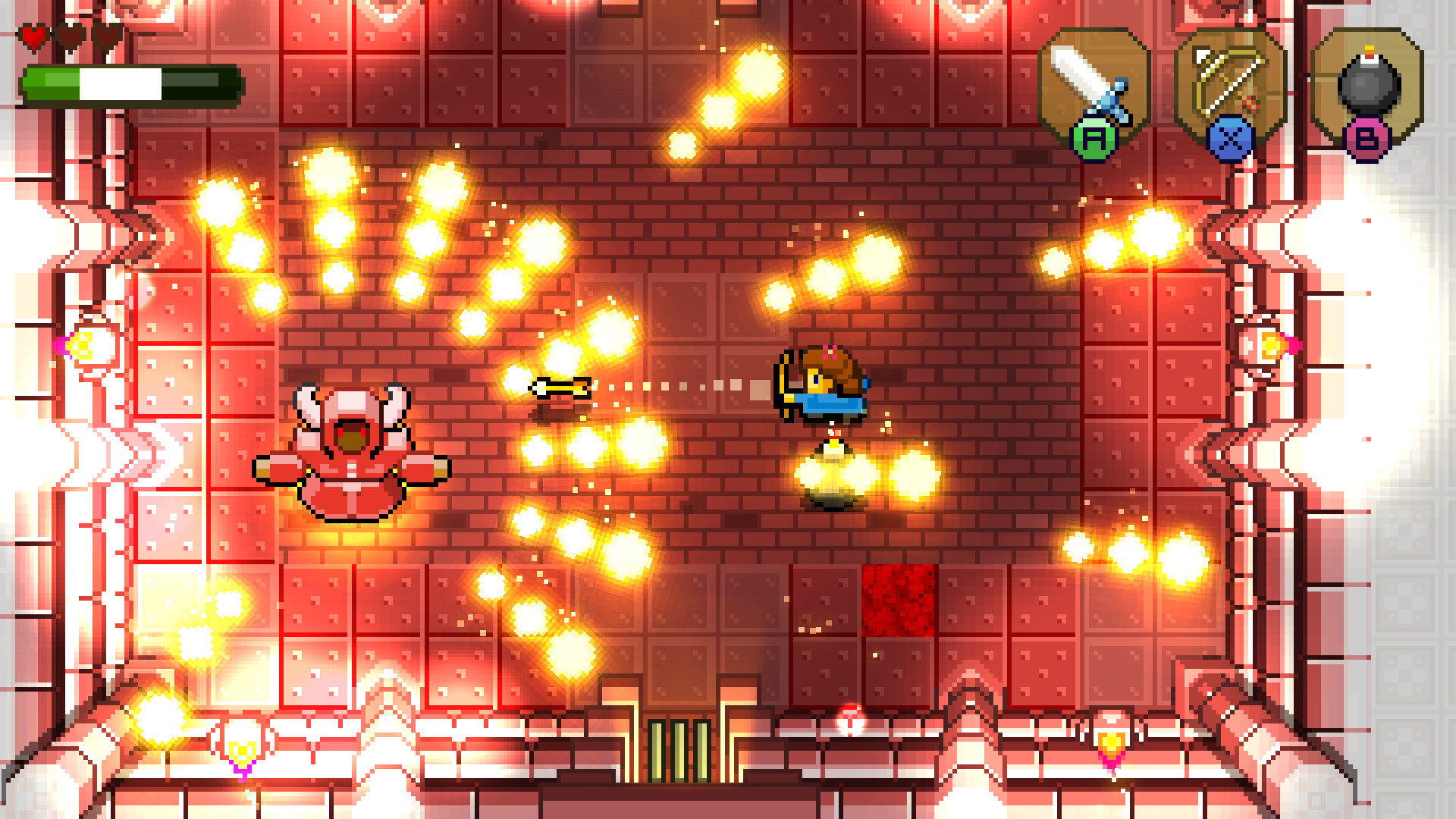Click the last empty heart container
The image size is (1456, 819).
(106, 36)
